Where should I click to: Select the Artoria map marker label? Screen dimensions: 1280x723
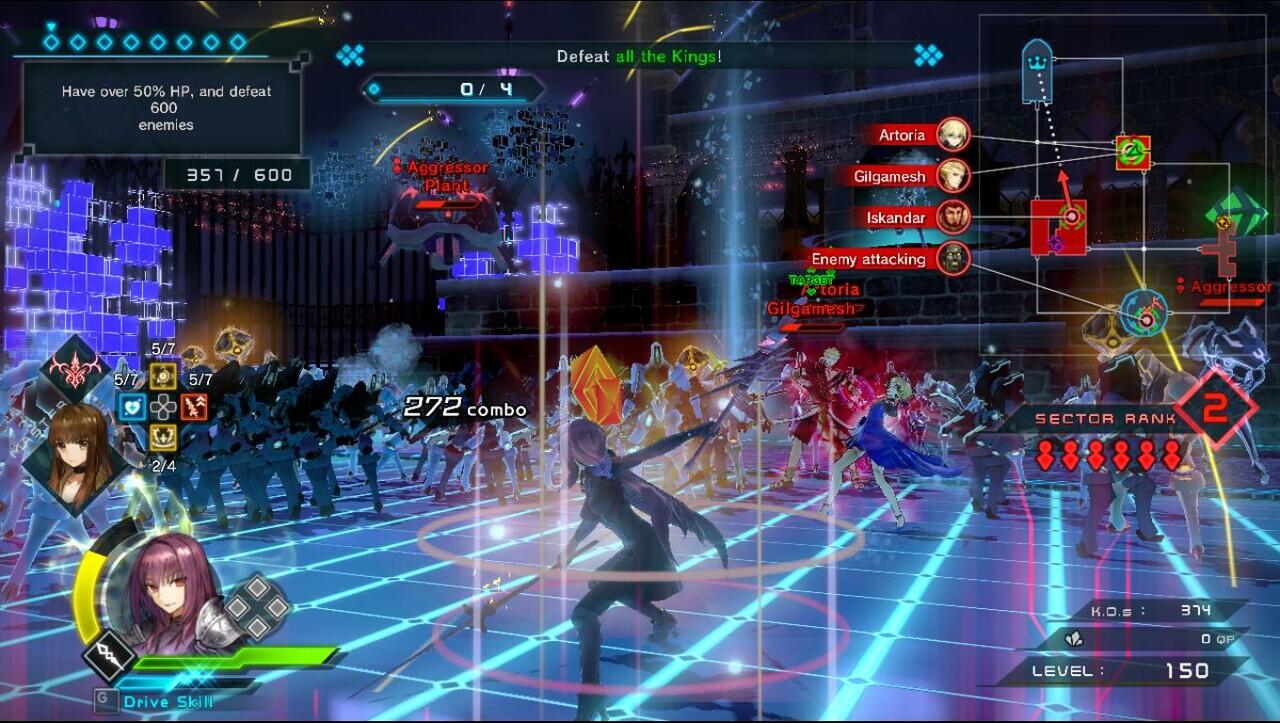point(902,135)
